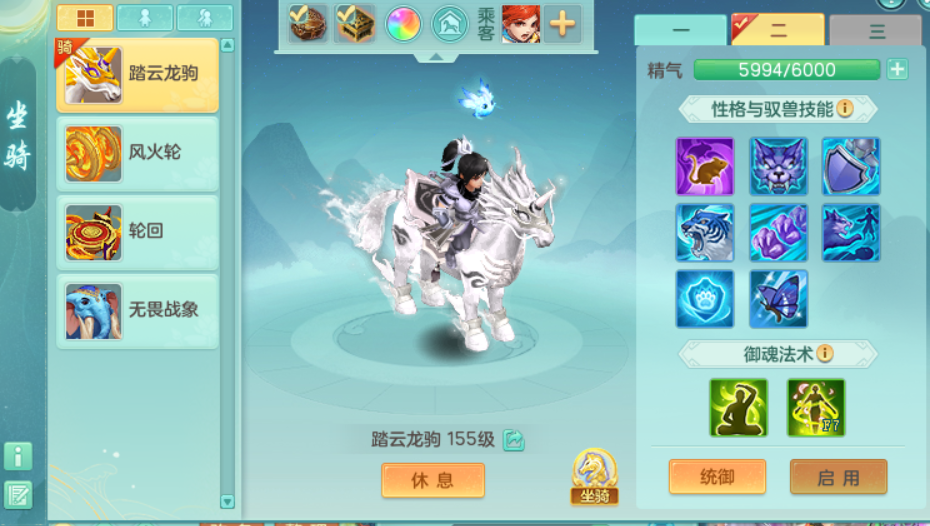This screenshot has width=930, height=526.
Task: Add 精气 with the plus button
Action: click(x=897, y=70)
